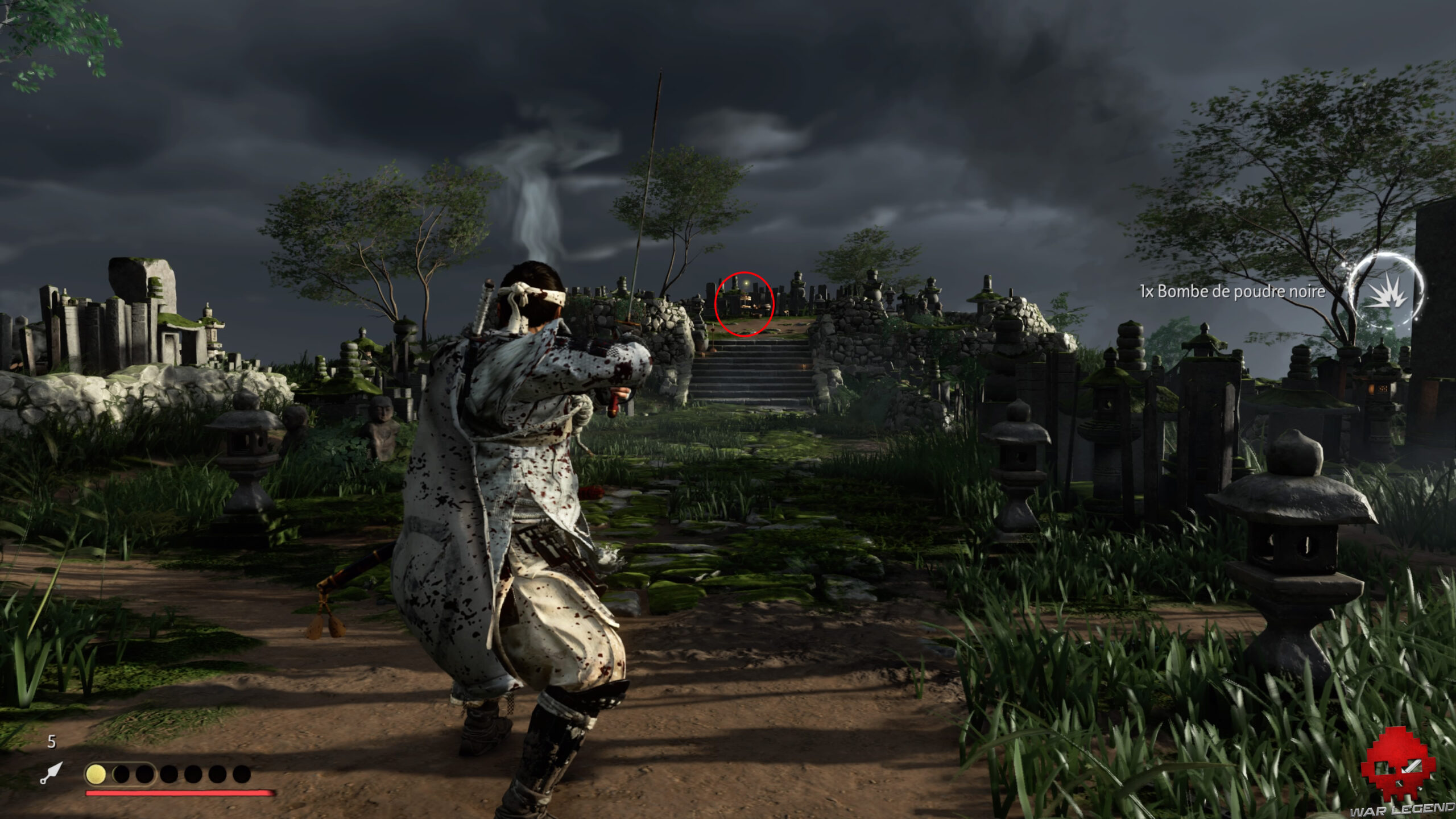Toggle the fifth resolve dot
Image resolution: width=1456 pixels, height=819 pixels.
point(193,775)
